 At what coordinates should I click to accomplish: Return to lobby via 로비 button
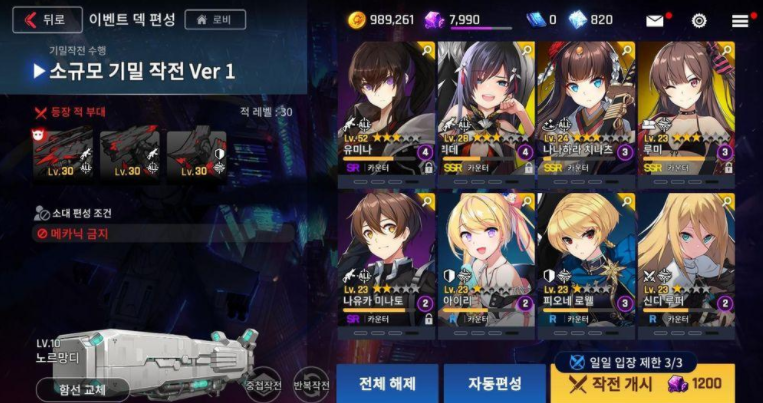click(215, 19)
